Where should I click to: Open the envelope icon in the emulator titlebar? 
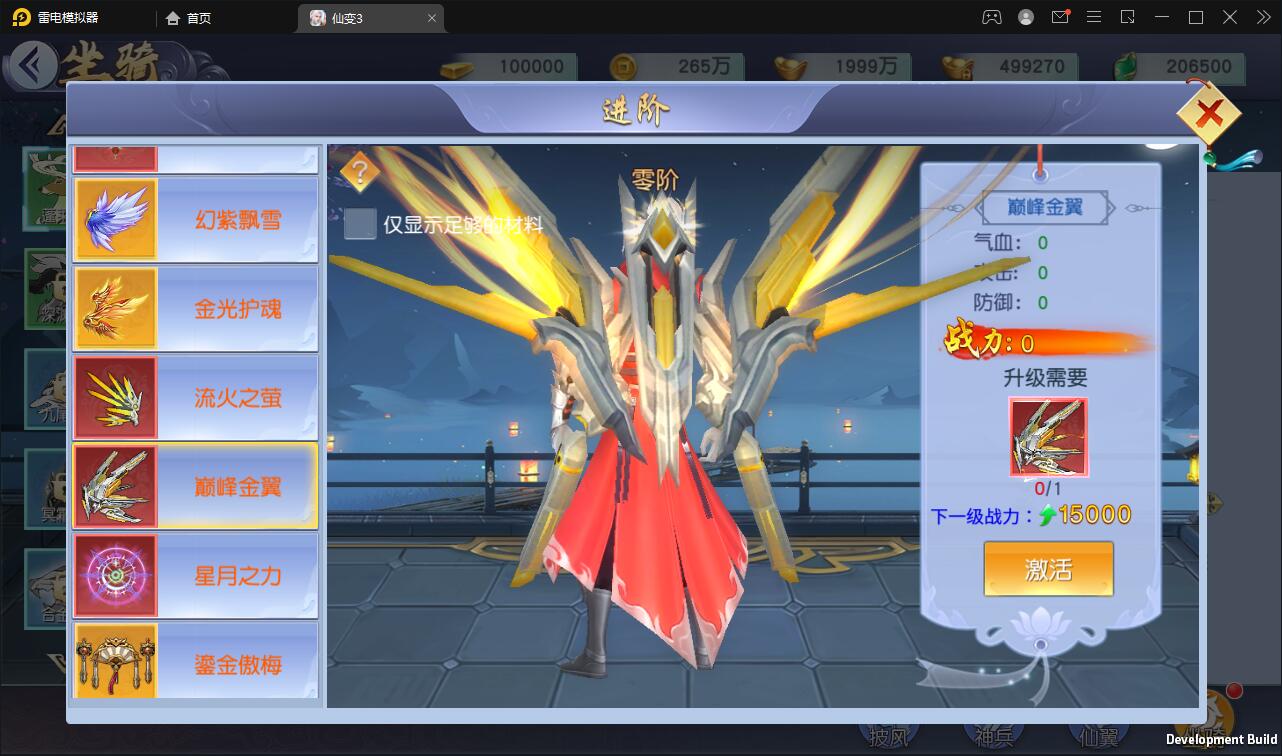(1060, 17)
